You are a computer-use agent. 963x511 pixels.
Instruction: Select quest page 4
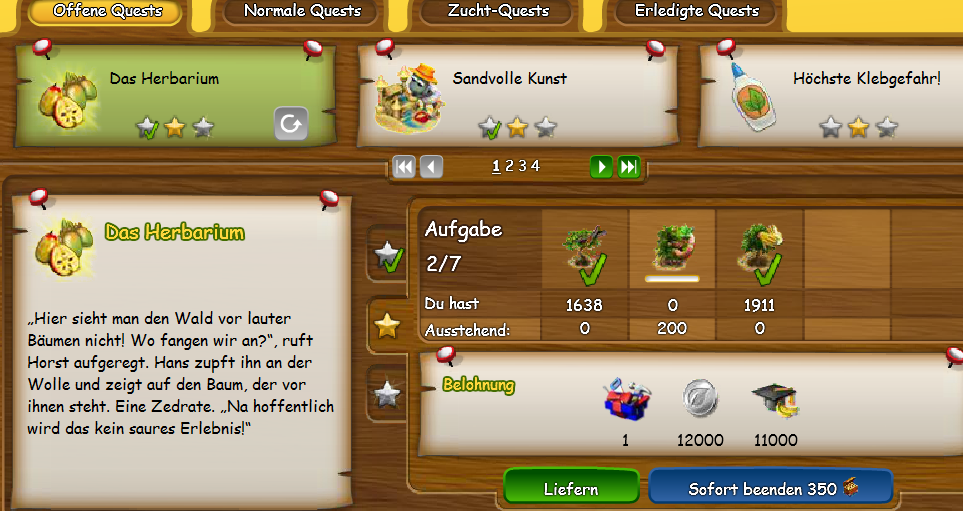click(535, 167)
